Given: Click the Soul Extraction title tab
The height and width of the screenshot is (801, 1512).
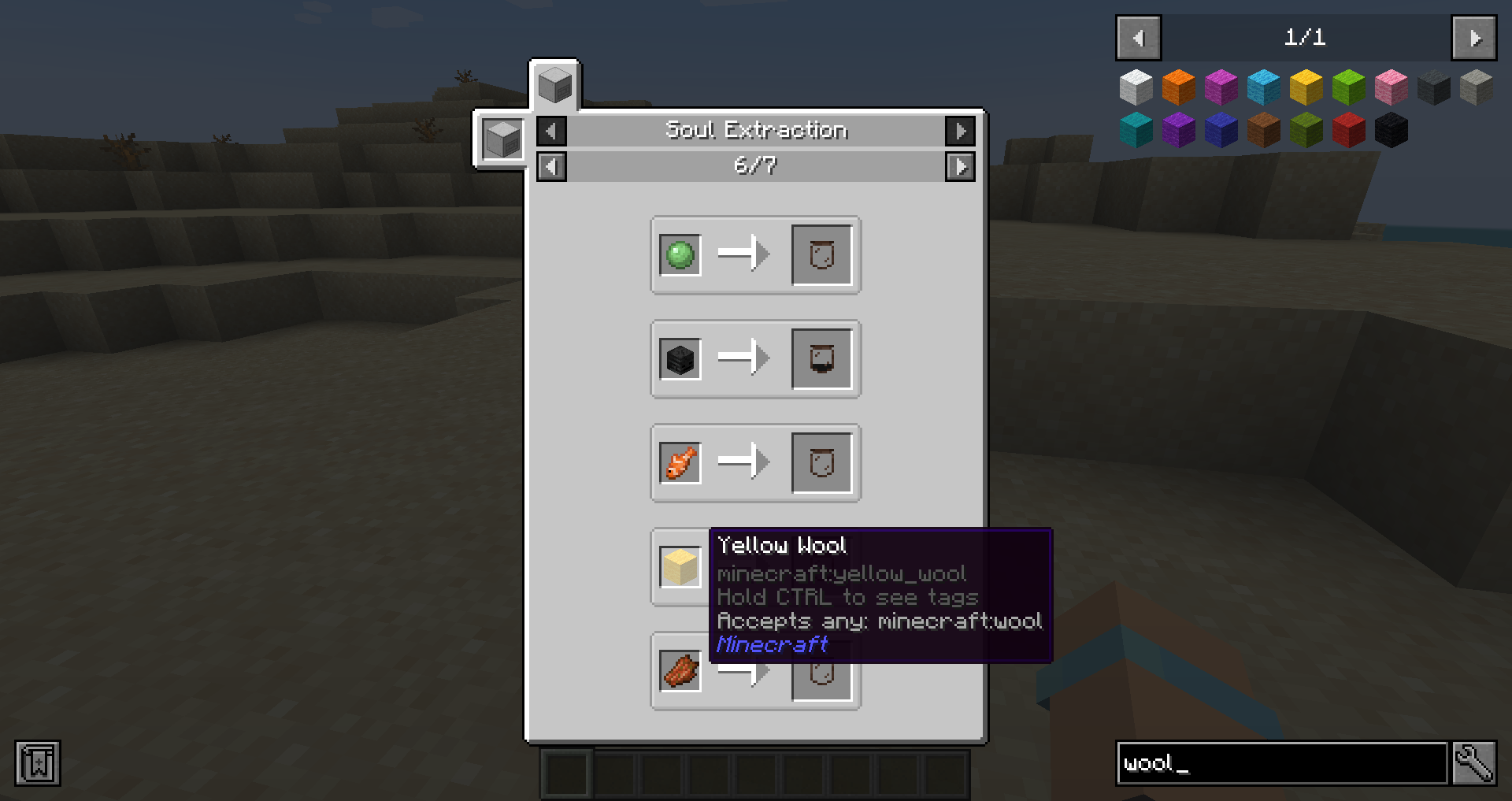Looking at the screenshot, I should [756, 131].
